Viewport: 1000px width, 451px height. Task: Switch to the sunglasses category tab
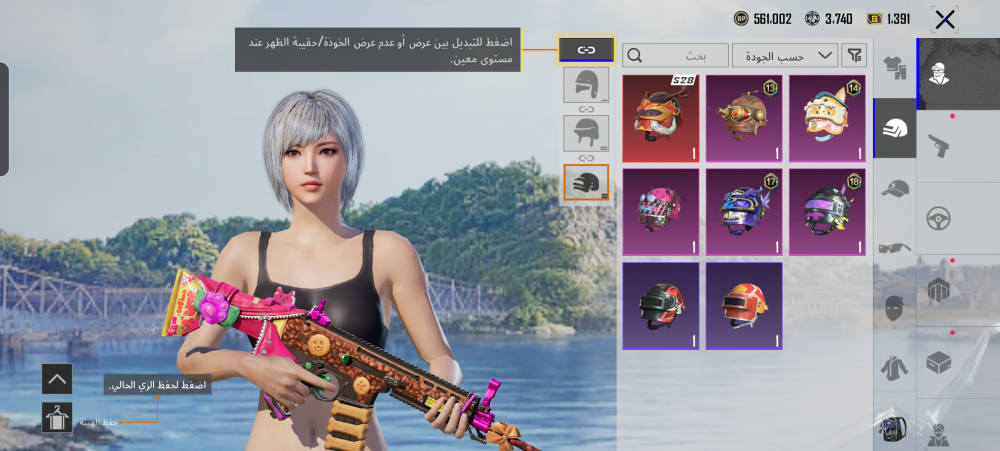(894, 247)
